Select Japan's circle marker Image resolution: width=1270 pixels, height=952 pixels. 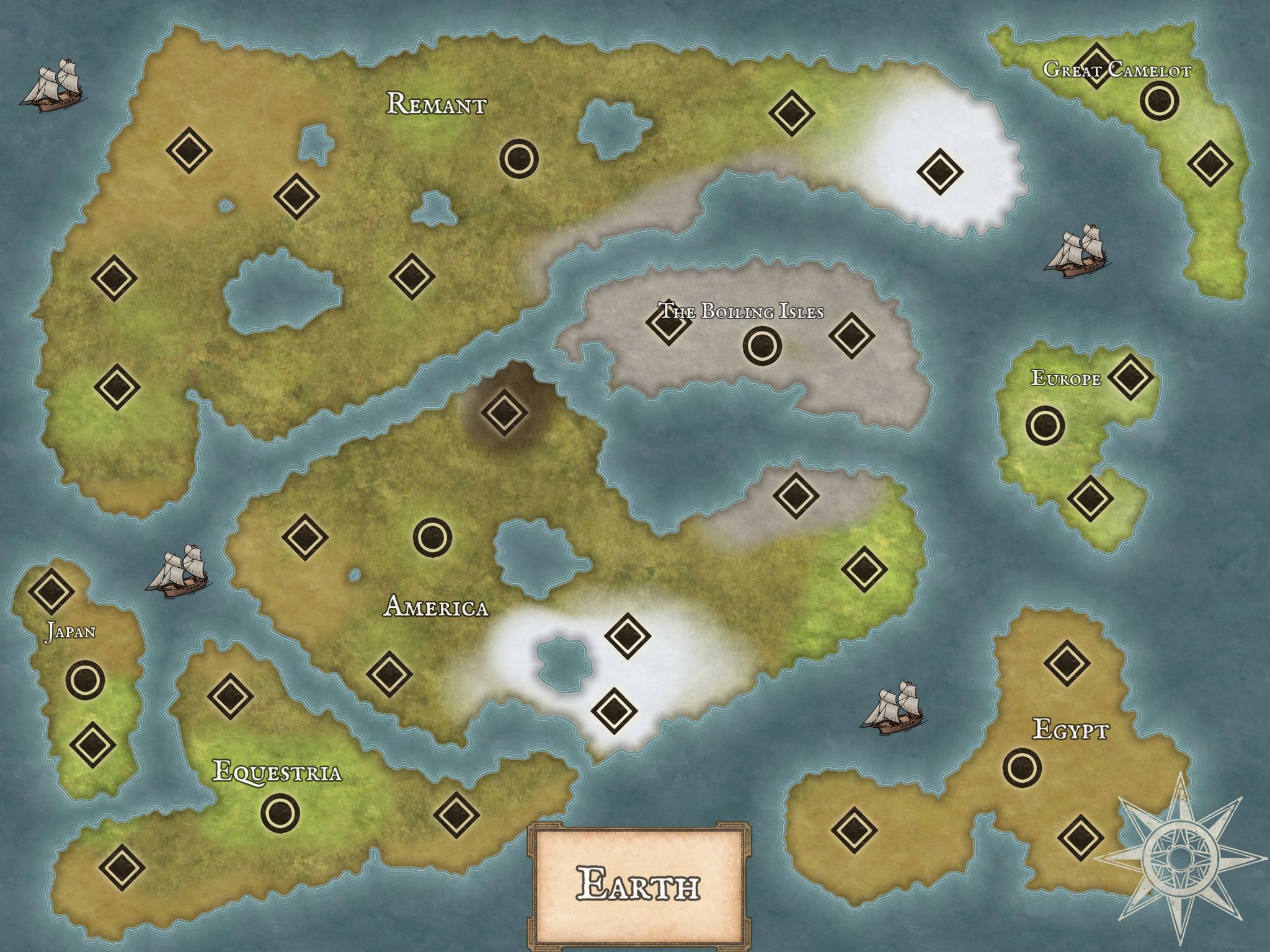[x=85, y=680]
